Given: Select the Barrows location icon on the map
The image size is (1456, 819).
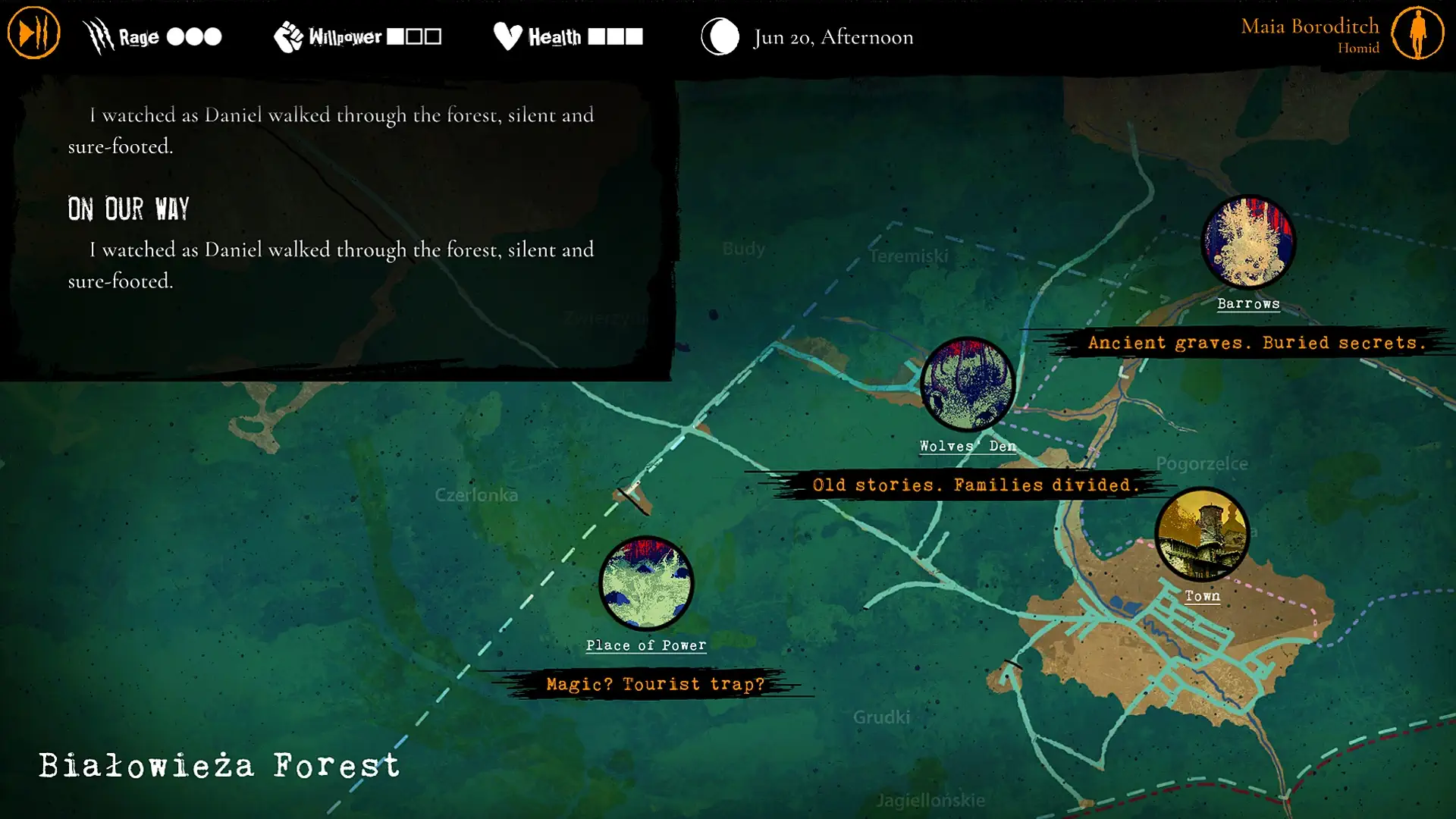Looking at the screenshot, I should tap(1247, 241).
